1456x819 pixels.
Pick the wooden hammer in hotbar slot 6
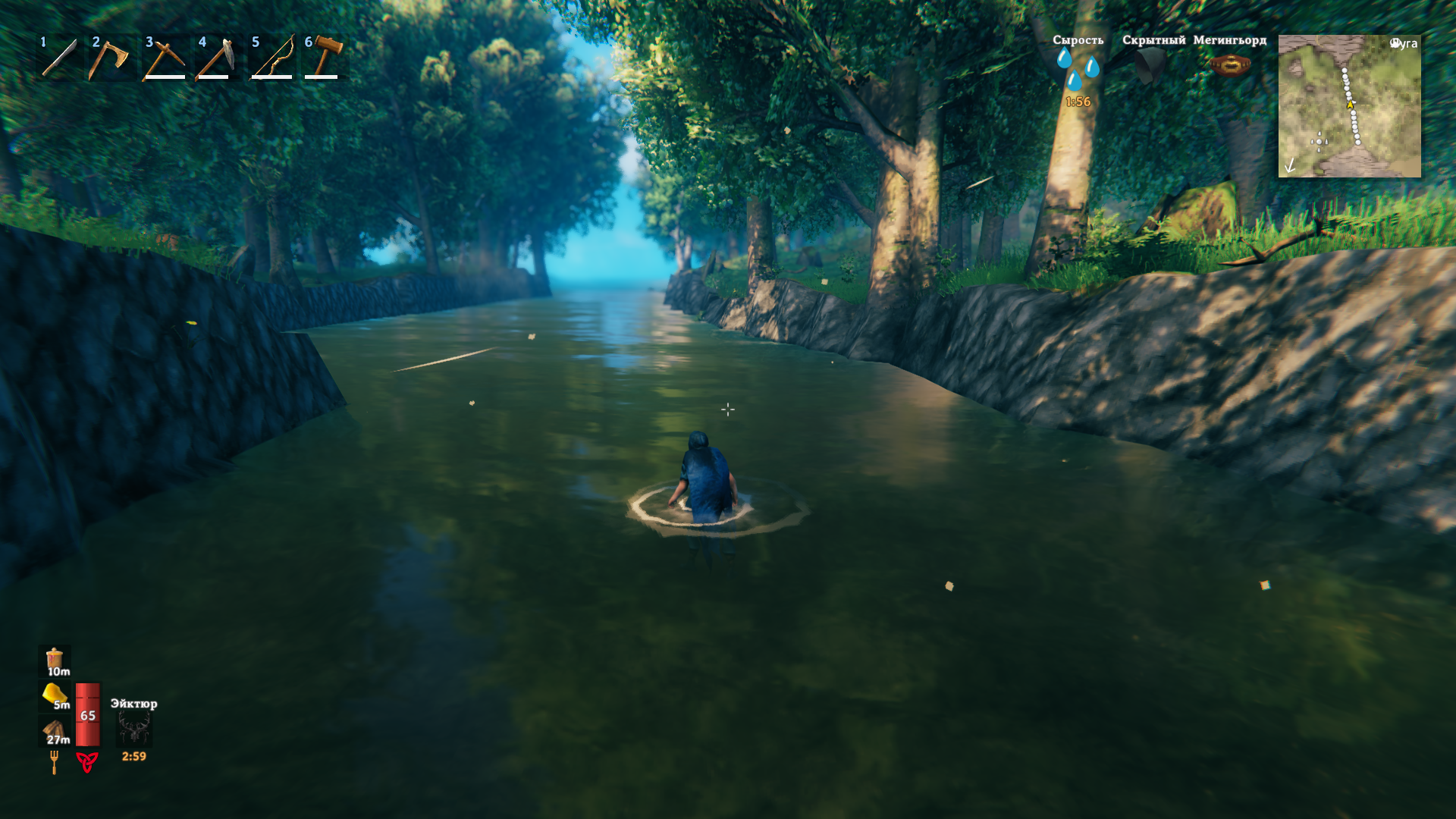325,58
